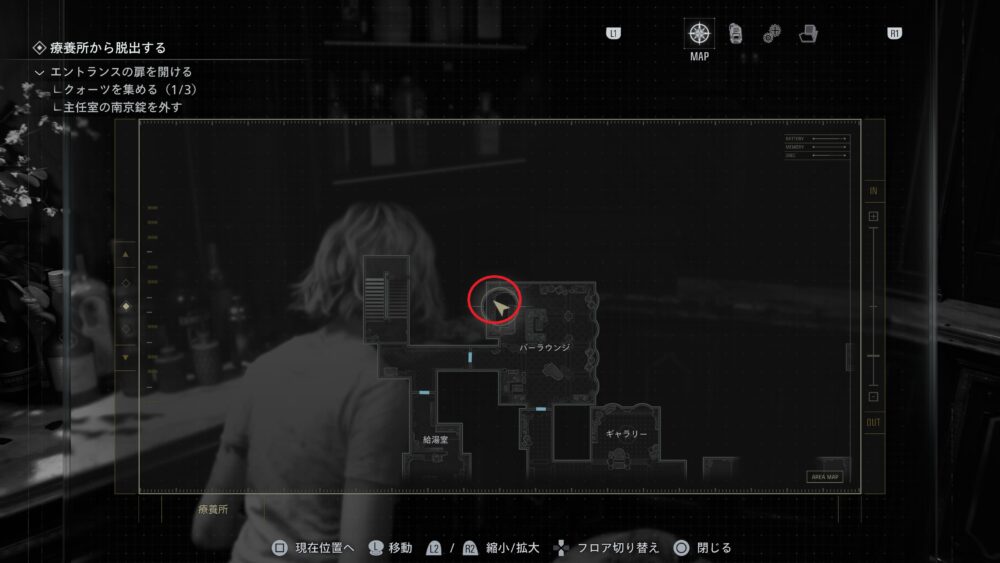Image resolution: width=1000 pixels, height=563 pixels.
Task: Click the floor-down arrow on the floor selector
Action: click(x=126, y=356)
